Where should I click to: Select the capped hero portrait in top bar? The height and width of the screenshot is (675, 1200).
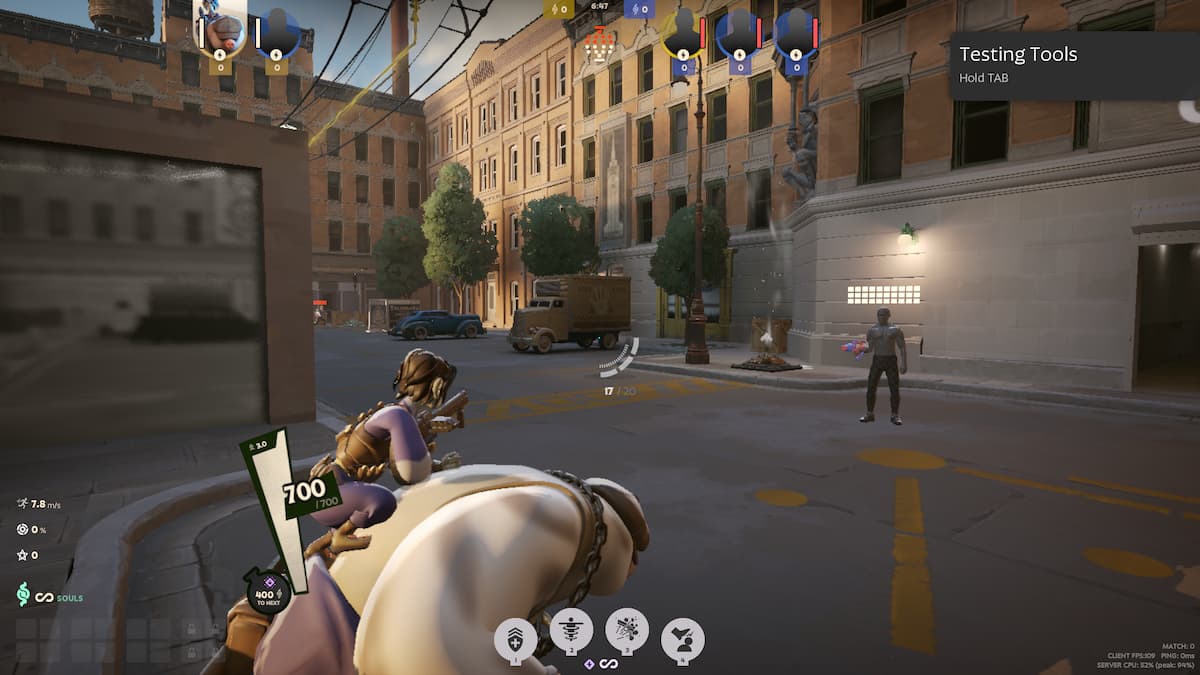pos(222,32)
